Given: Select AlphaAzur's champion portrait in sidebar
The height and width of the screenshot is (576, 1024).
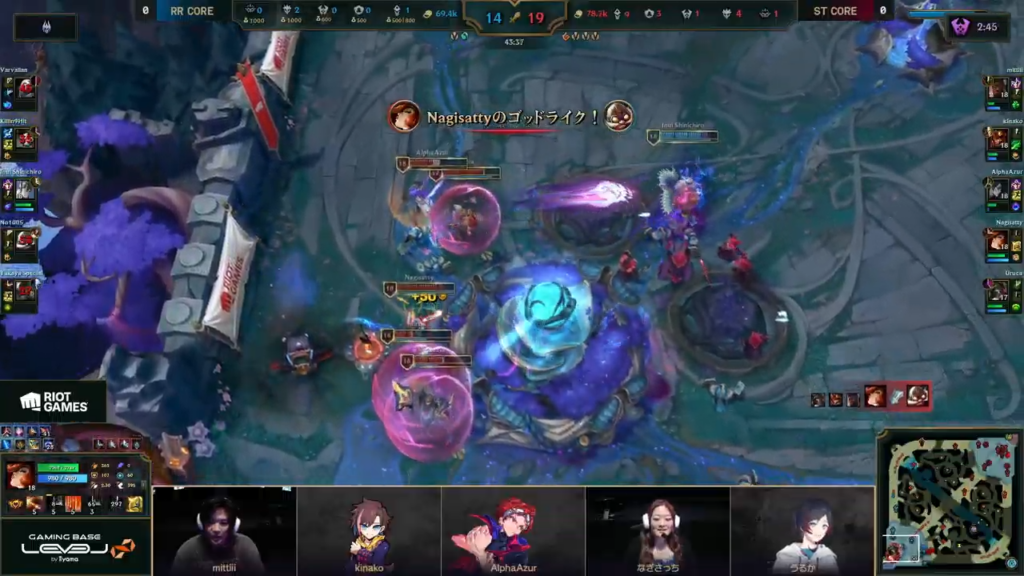Looking at the screenshot, I should click(x=997, y=190).
